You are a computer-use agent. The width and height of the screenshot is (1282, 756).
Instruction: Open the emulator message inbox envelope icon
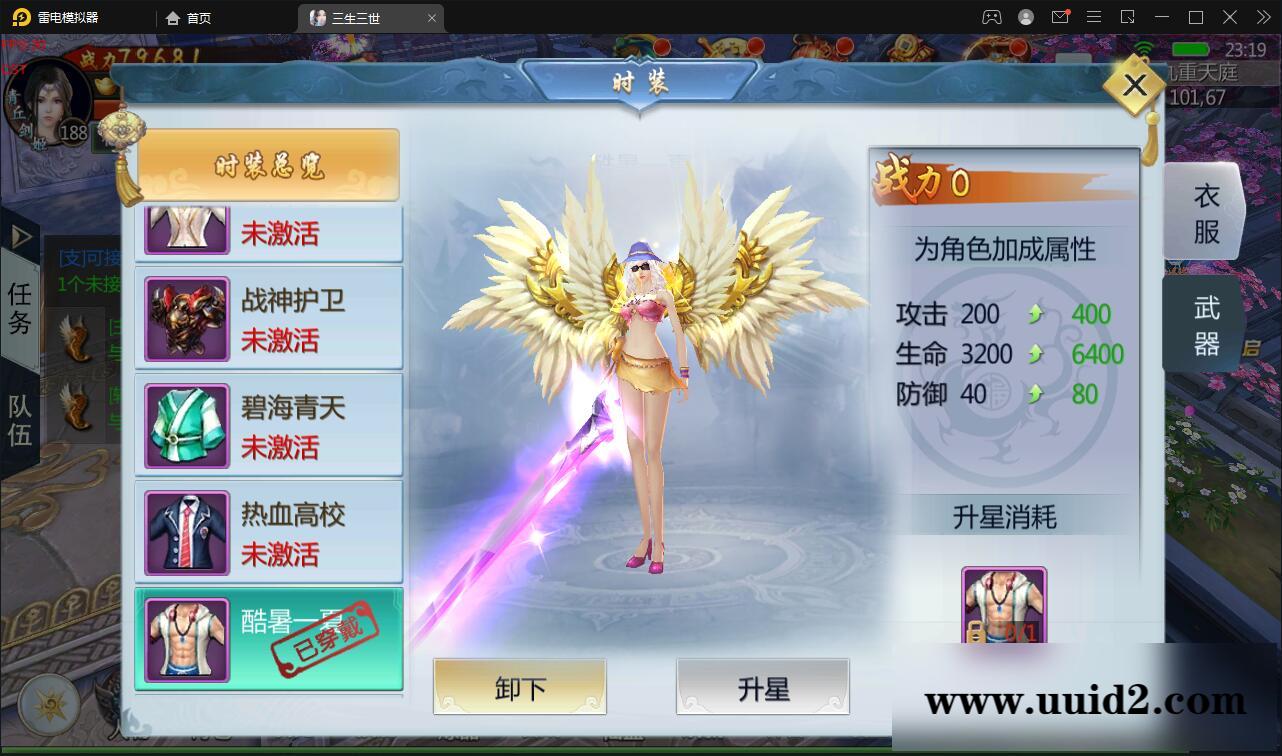[x=1062, y=17]
